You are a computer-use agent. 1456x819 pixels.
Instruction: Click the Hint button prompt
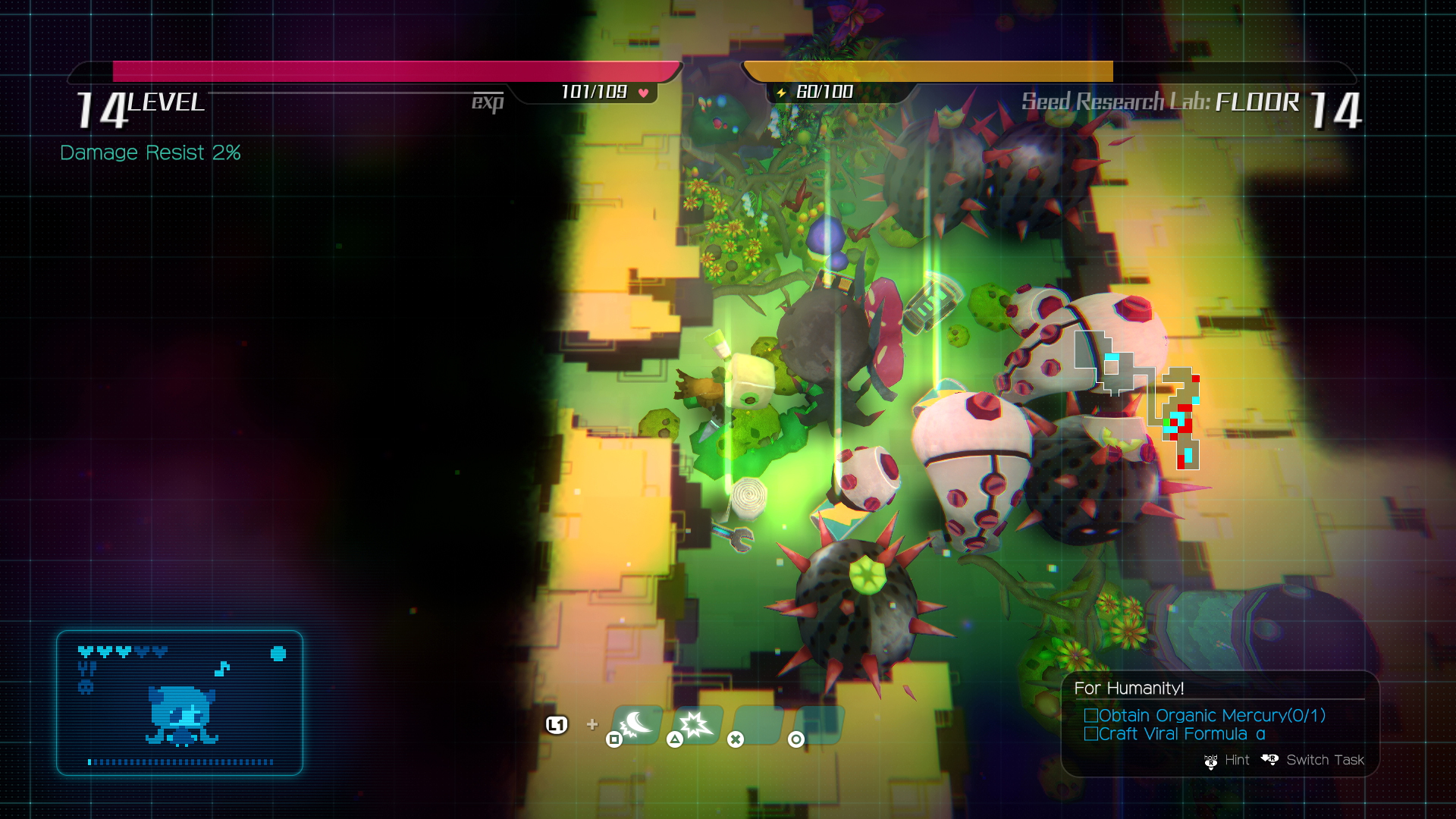[x=1236, y=760]
